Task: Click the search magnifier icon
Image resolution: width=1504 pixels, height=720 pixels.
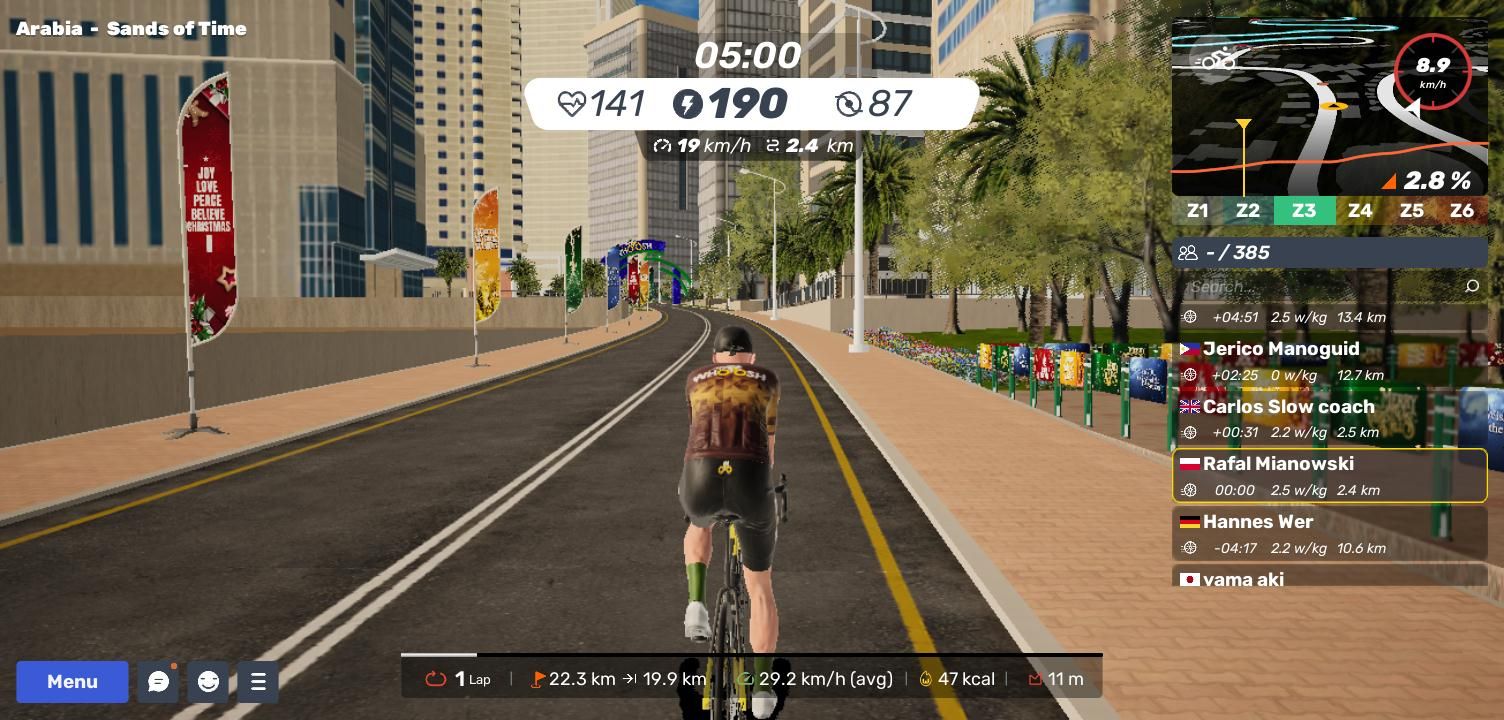Action: coord(1472,287)
